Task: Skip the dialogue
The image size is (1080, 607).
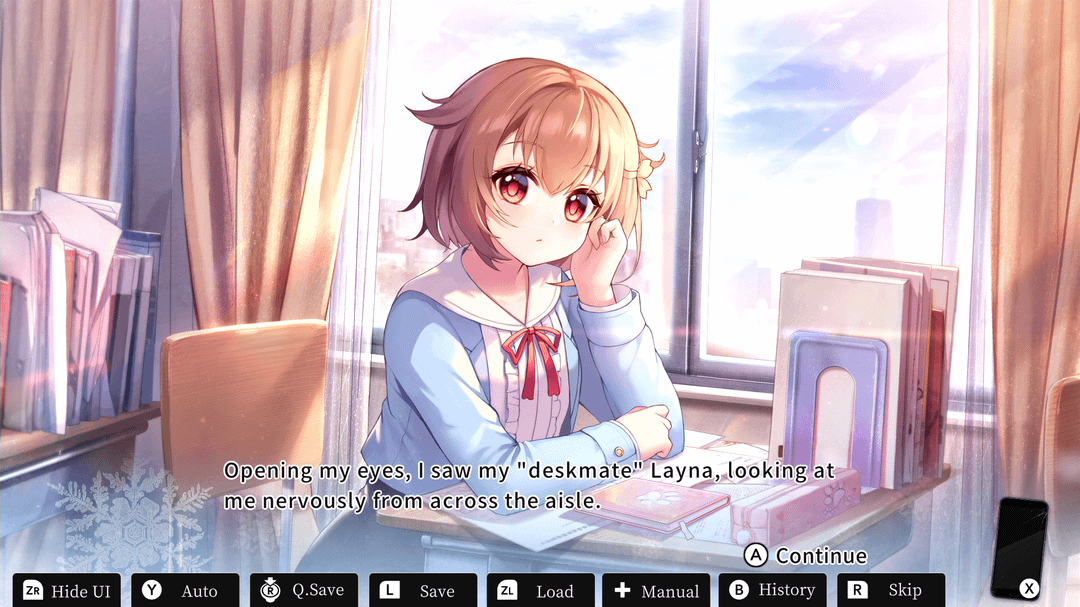Action: tap(890, 590)
